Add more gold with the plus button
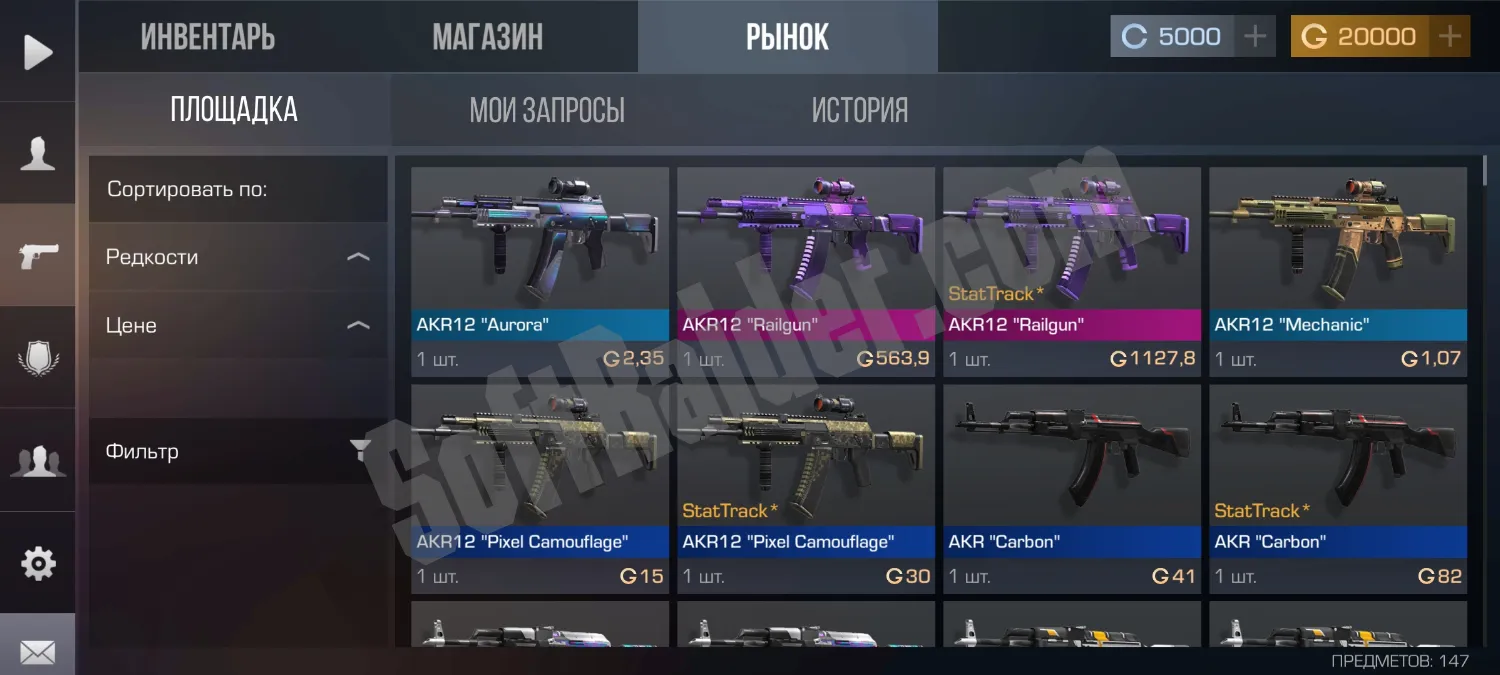The height and width of the screenshot is (675, 1500). pos(1449,37)
